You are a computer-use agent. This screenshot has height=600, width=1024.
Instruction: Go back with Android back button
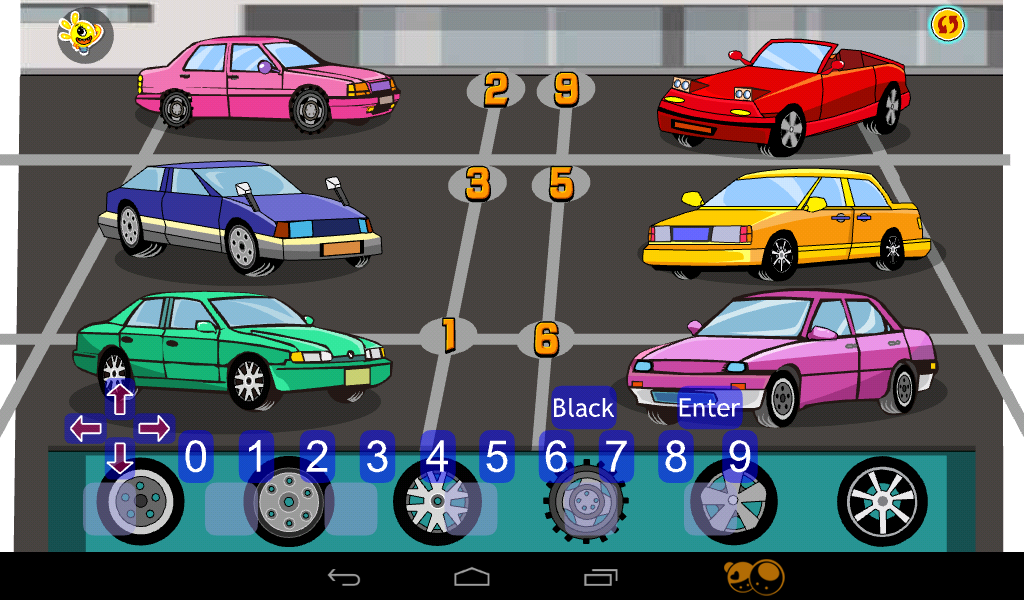[x=343, y=577]
